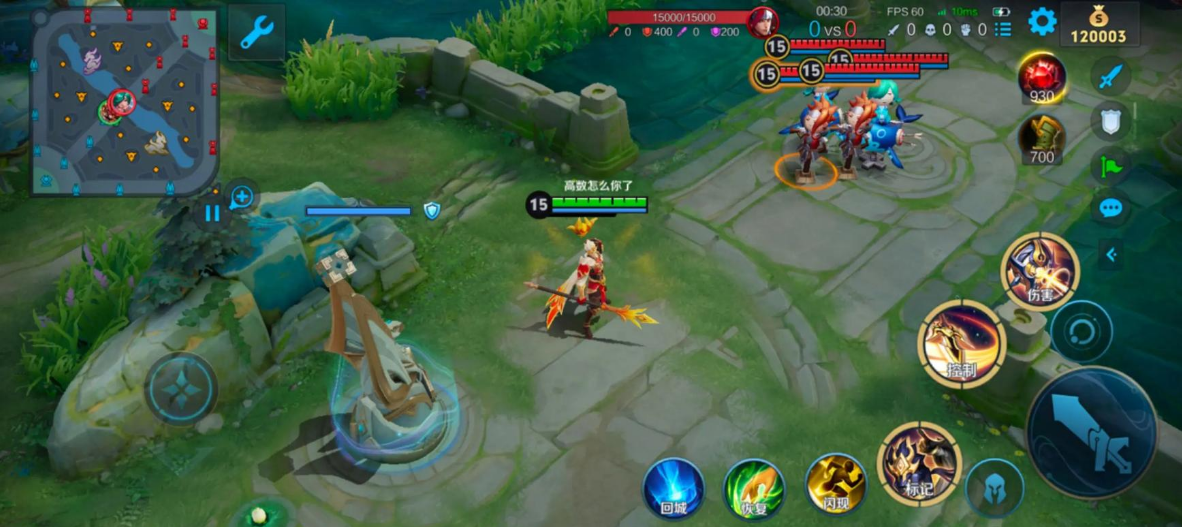Activate the 标记 skill
This screenshot has width=1182, height=527.
point(918,463)
